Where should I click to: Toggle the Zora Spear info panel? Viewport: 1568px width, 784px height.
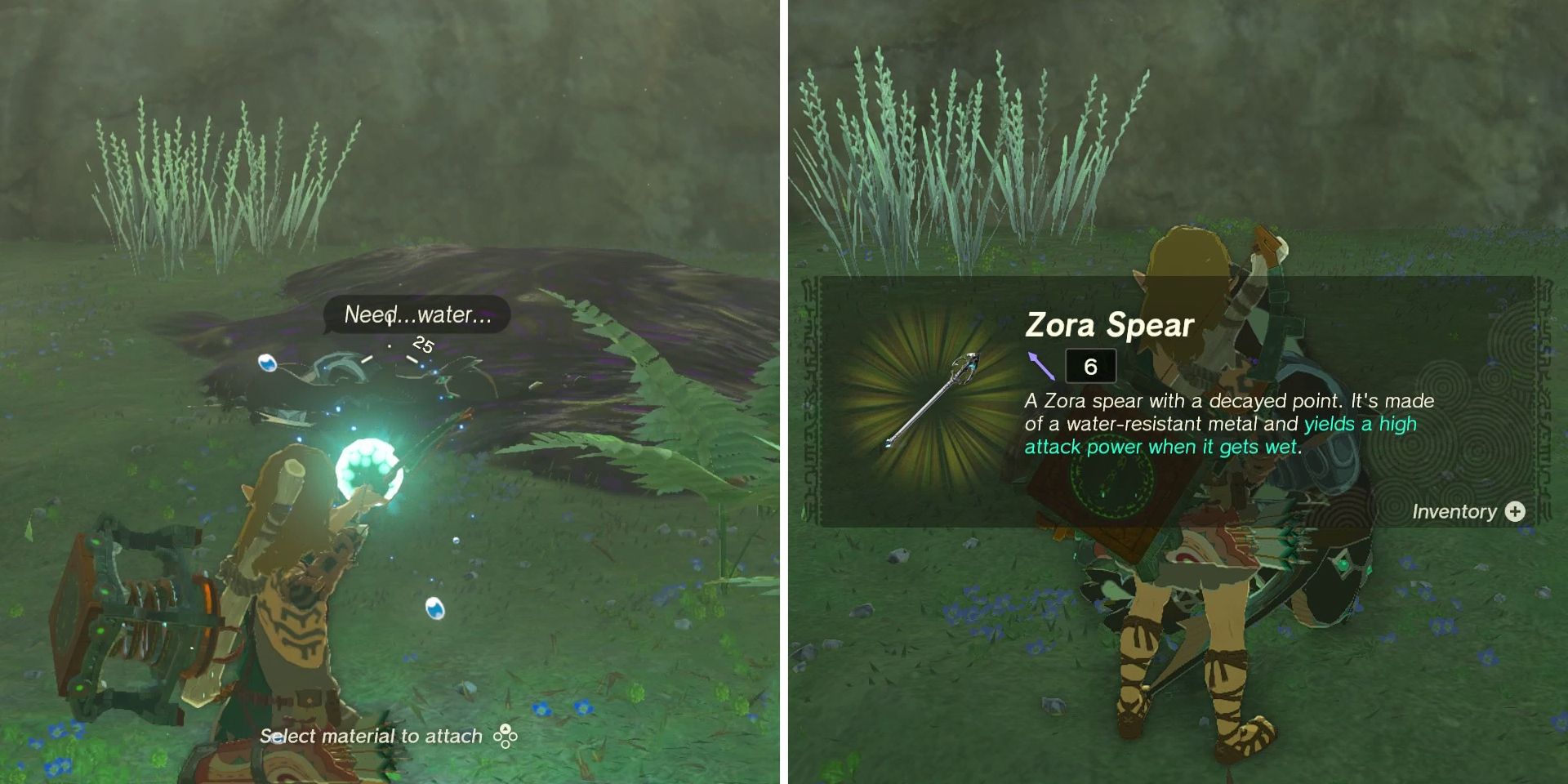tap(1176, 400)
